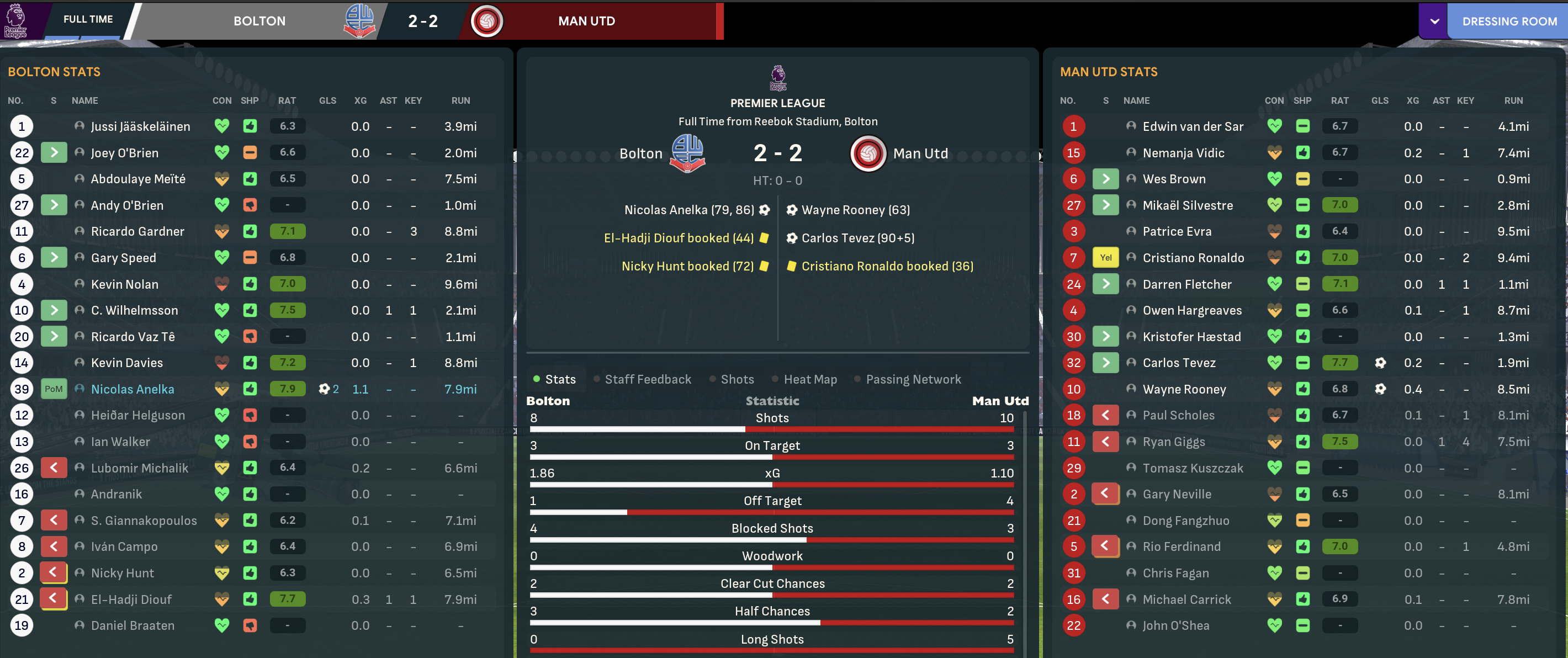1568x658 pixels.
Task: Sort Bolton players by the RAT column
Action: point(287,100)
